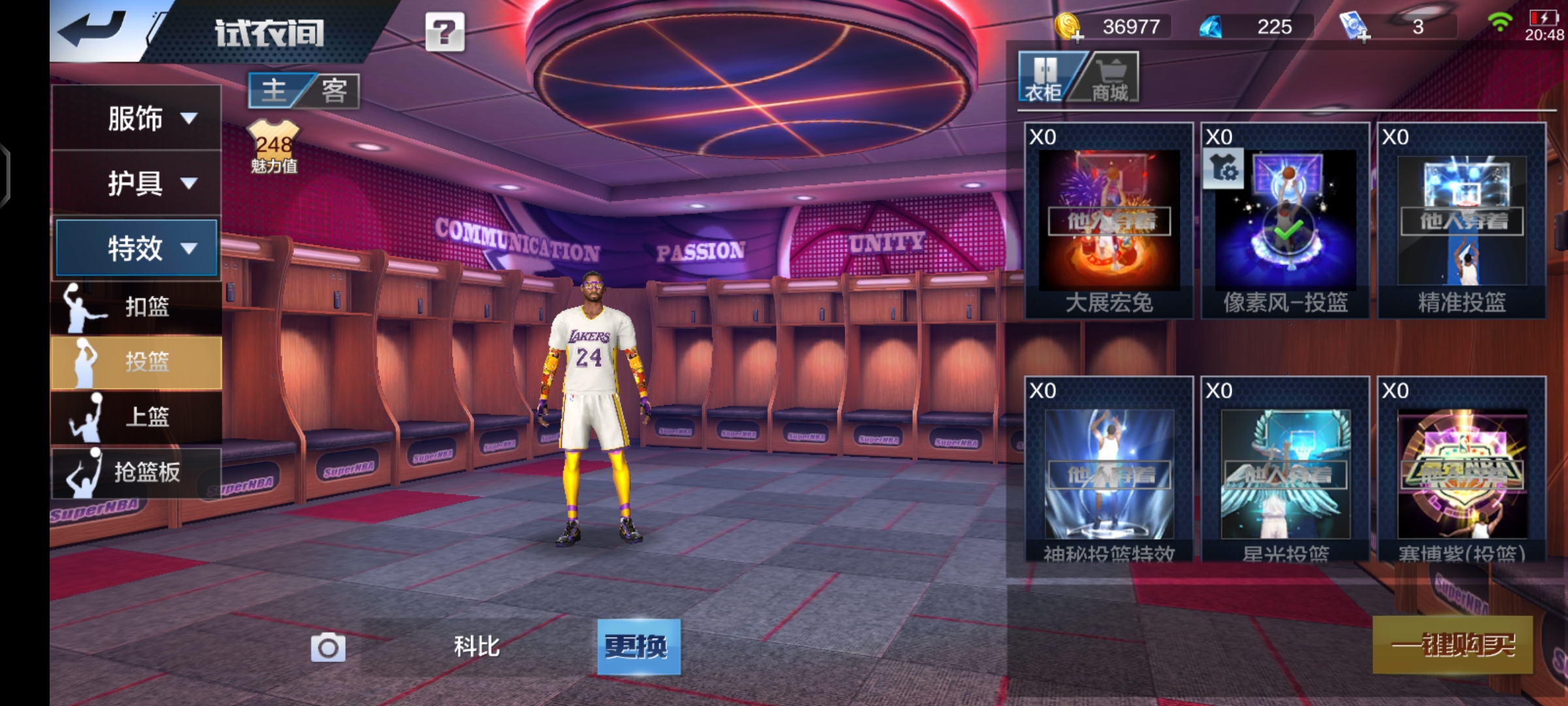Select the 扣篮 dunk effects category
This screenshot has height=706, width=1568.
137,307
